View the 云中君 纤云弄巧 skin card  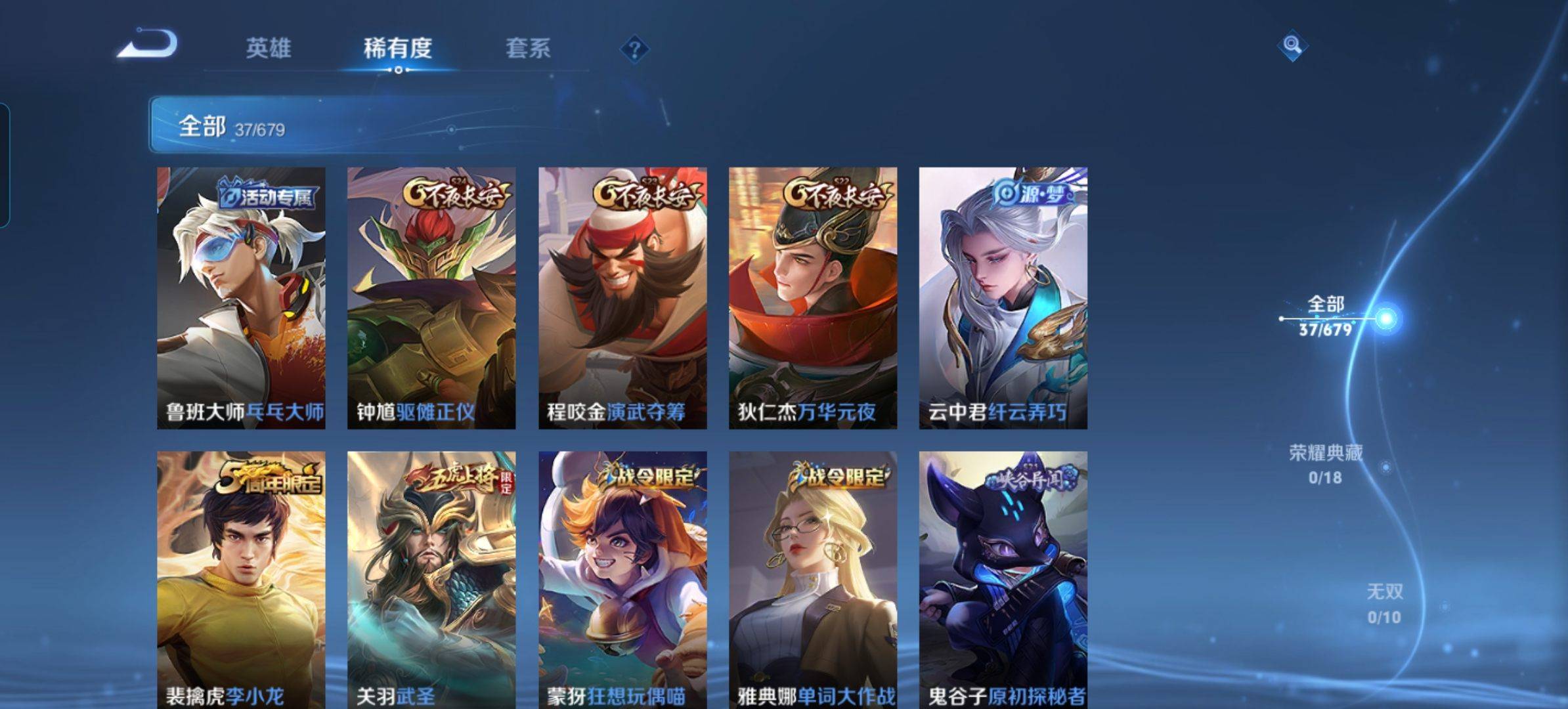[x=1003, y=298]
